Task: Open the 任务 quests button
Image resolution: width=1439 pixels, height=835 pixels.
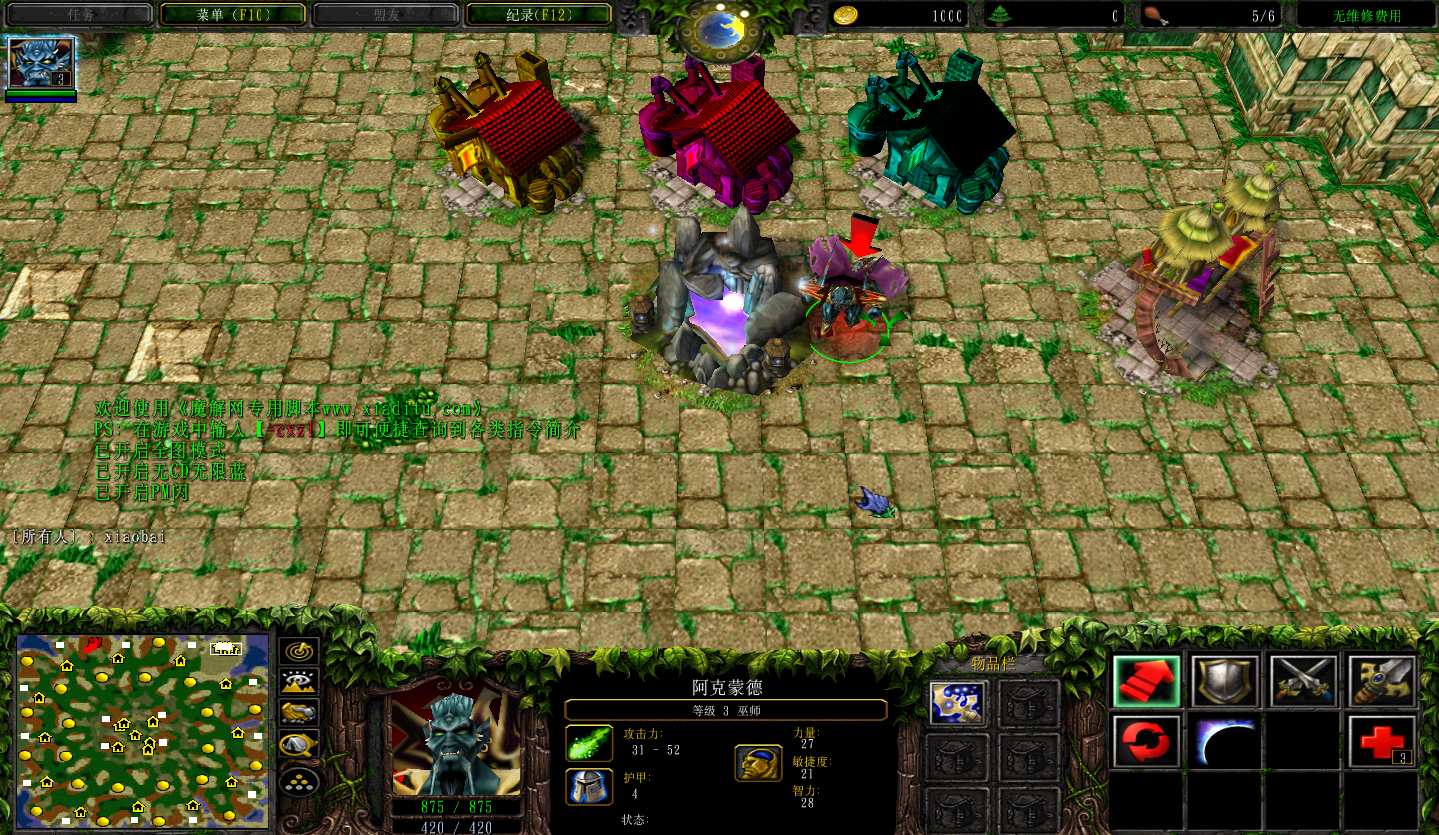Action: 79,14
